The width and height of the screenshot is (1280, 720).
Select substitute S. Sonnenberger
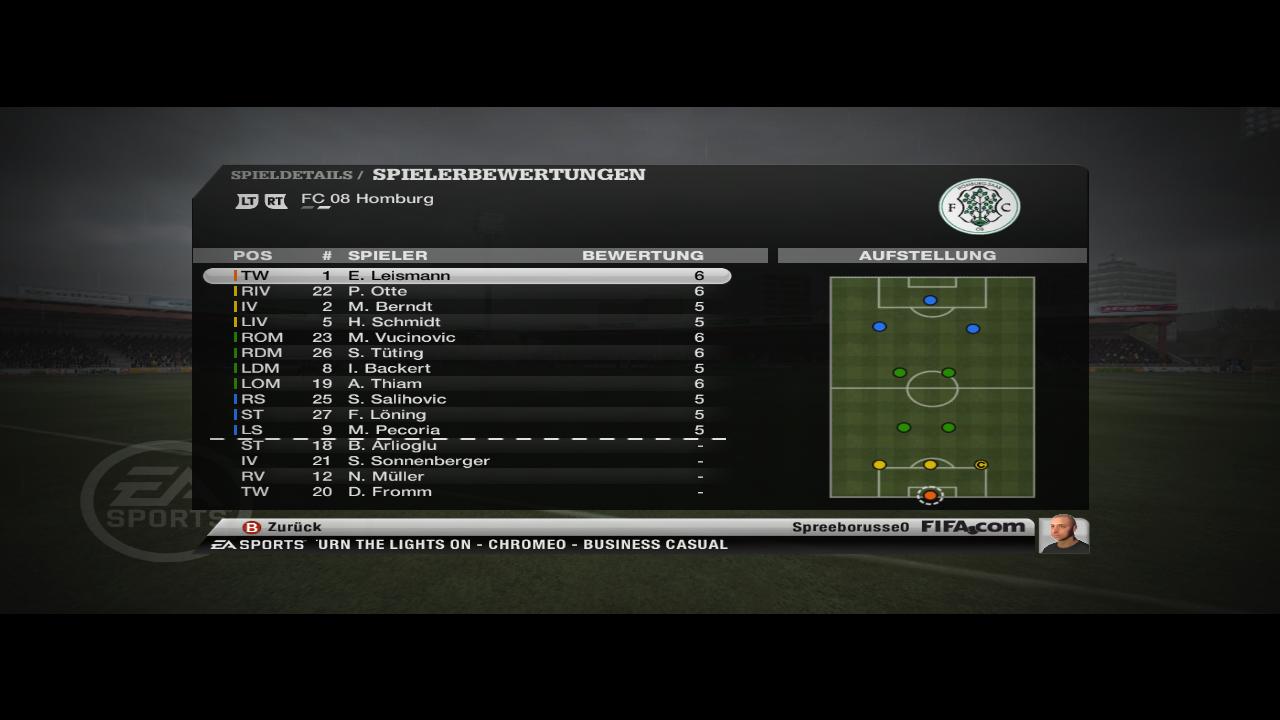(467, 461)
